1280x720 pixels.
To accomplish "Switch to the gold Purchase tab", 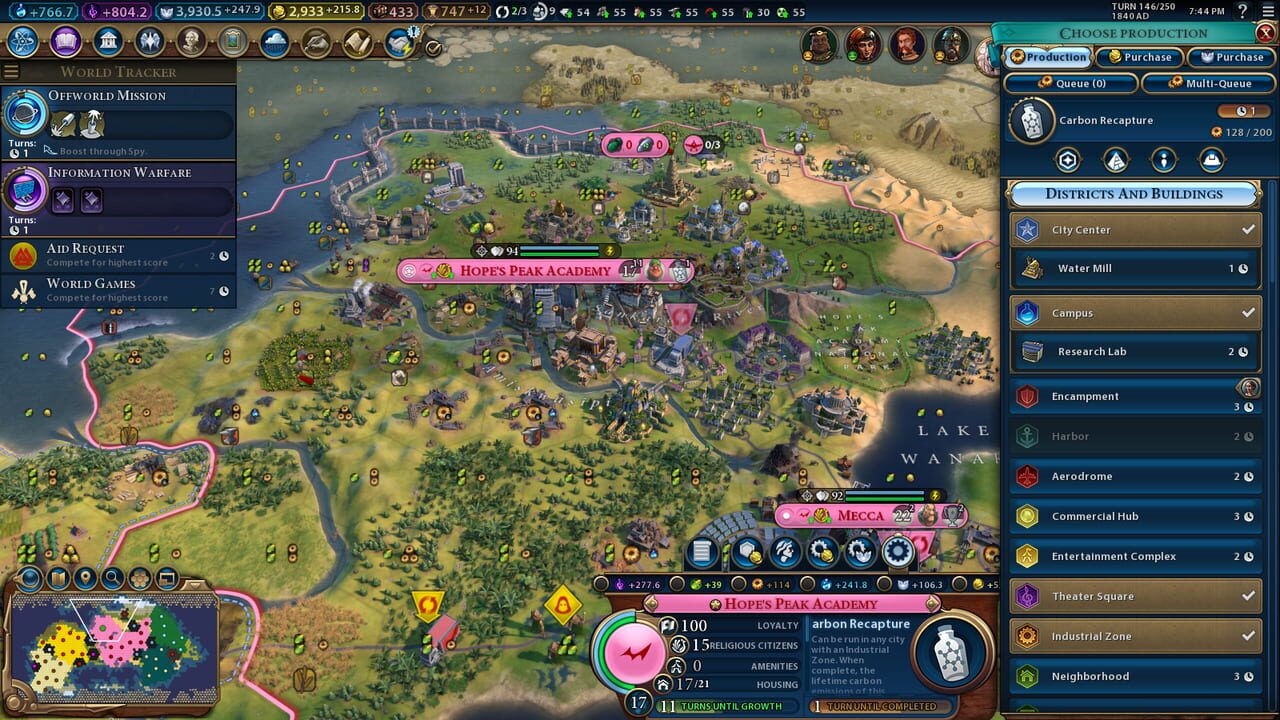I will pos(1139,57).
